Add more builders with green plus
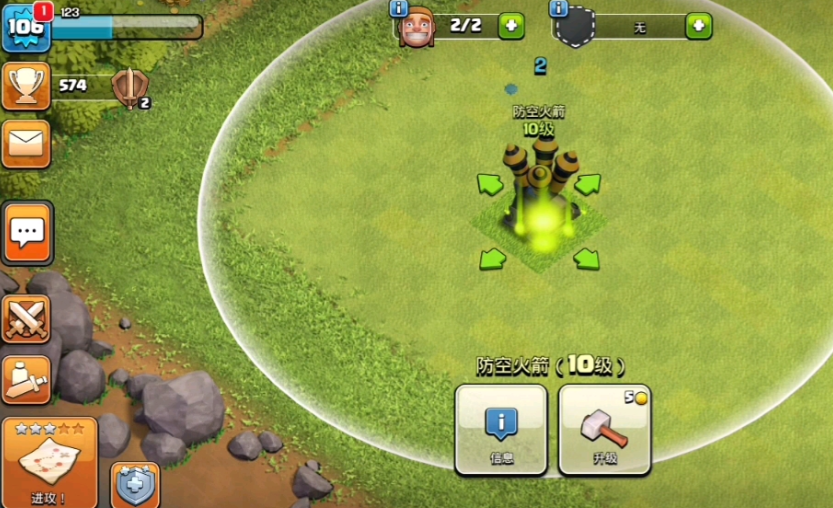The width and height of the screenshot is (833, 508). click(511, 25)
